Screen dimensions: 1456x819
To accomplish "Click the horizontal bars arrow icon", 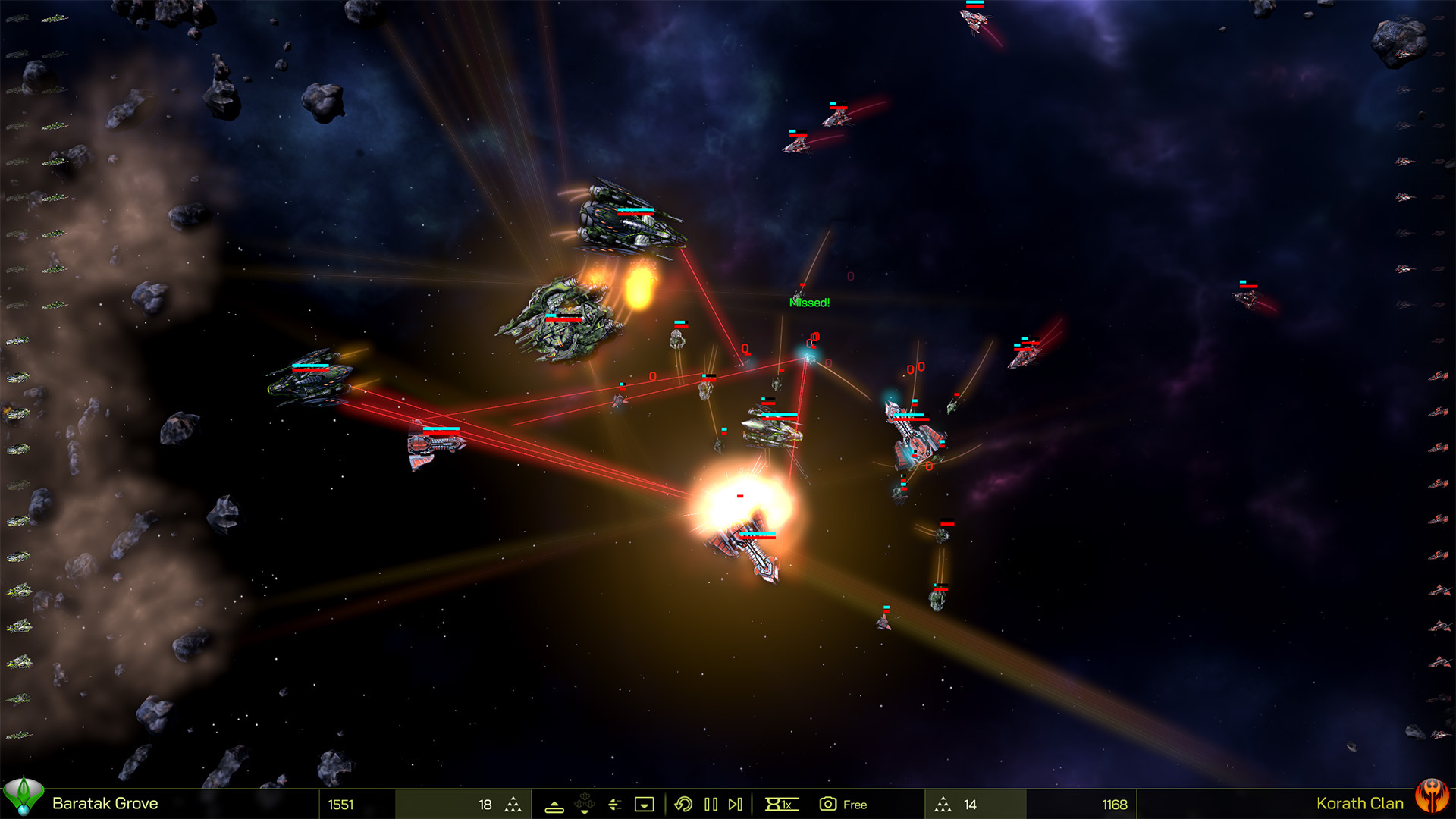I will click(x=614, y=805).
